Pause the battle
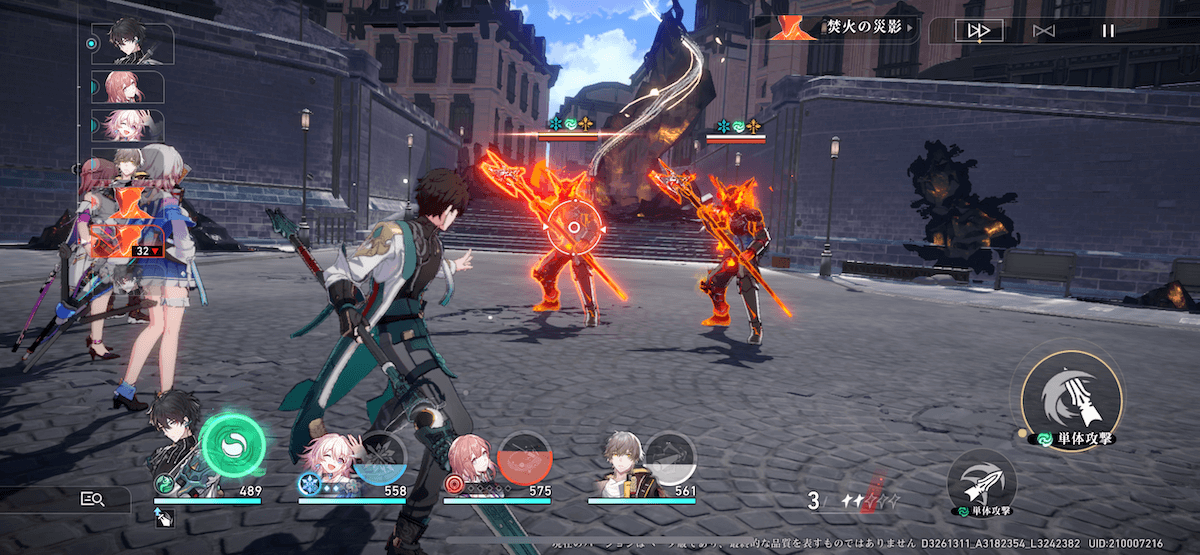Image resolution: width=1200 pixels, height=555 pixels. click(1107, 31)
